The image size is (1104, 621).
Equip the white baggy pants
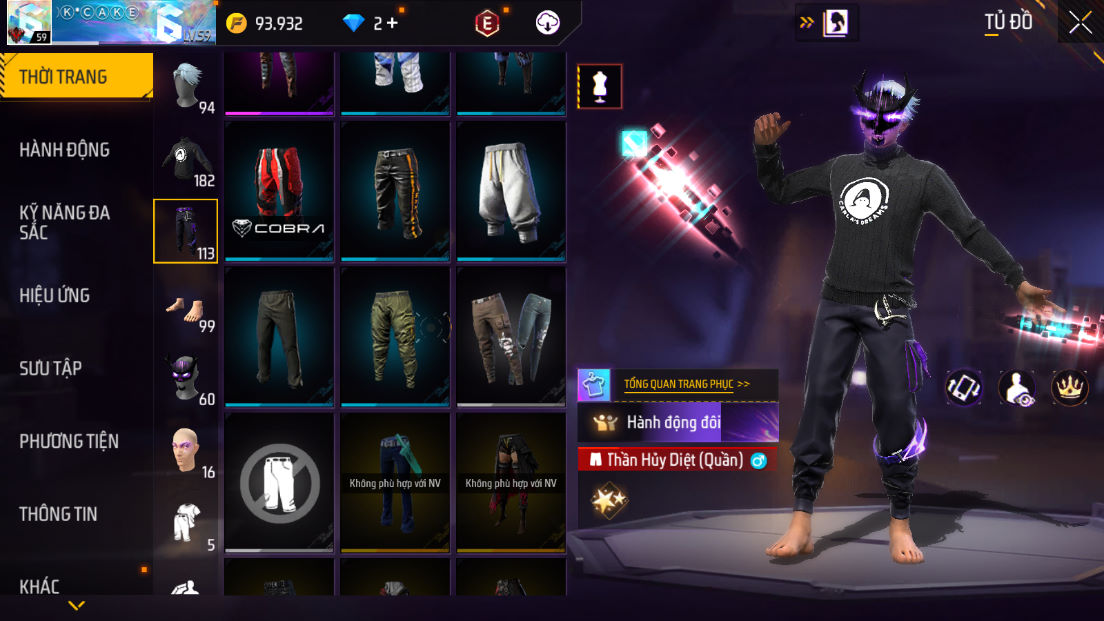coord(511,190)
